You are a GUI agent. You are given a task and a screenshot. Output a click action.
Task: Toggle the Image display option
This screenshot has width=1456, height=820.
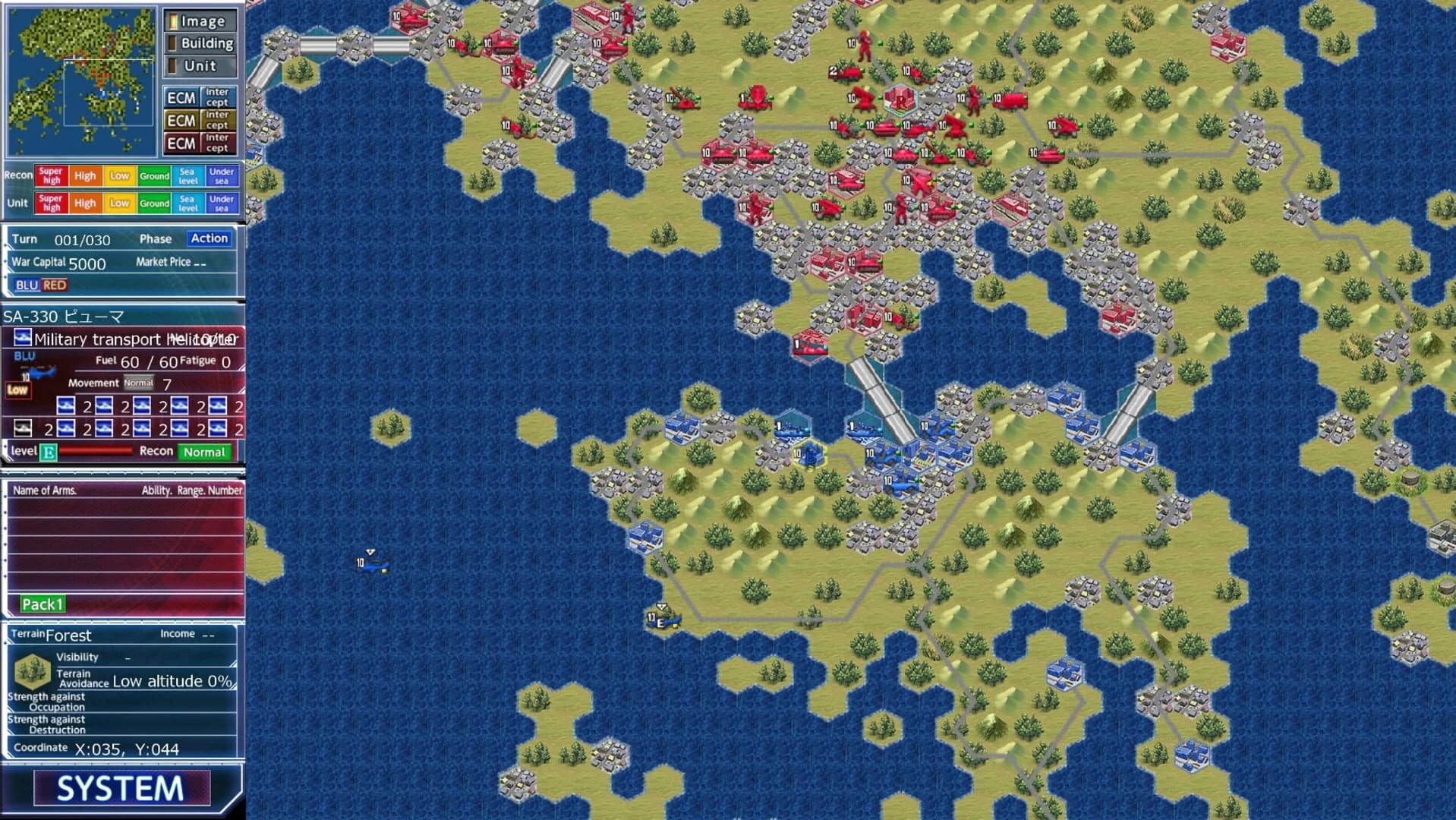point(200,21)
